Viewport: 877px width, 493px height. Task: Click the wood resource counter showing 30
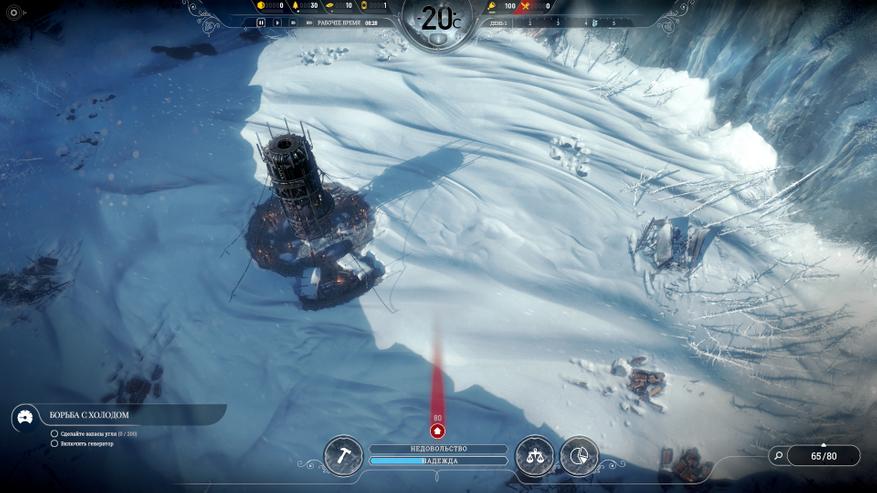[x=301, y=6]
